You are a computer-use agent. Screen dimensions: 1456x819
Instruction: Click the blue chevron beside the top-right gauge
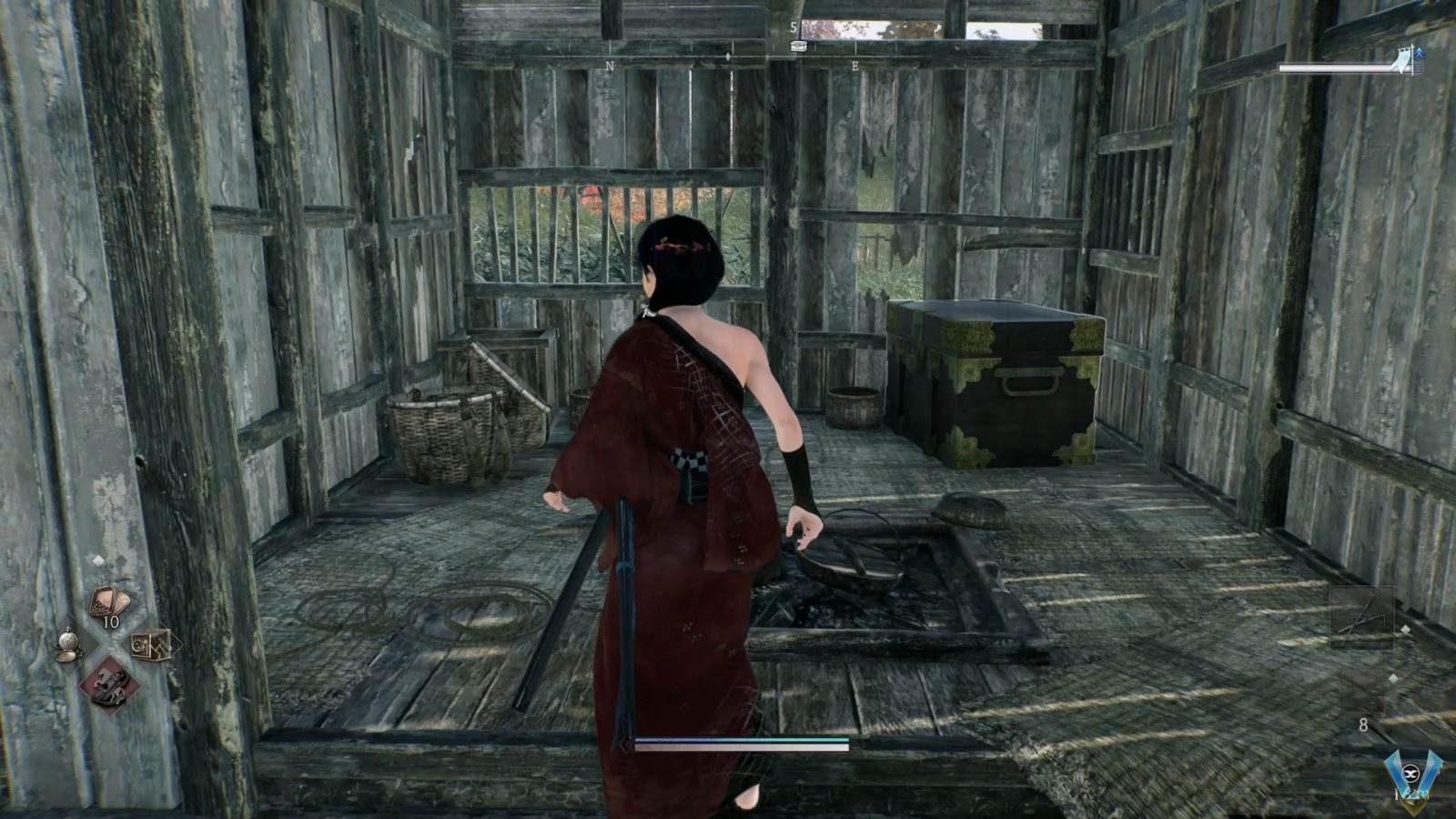[1418, 55]
